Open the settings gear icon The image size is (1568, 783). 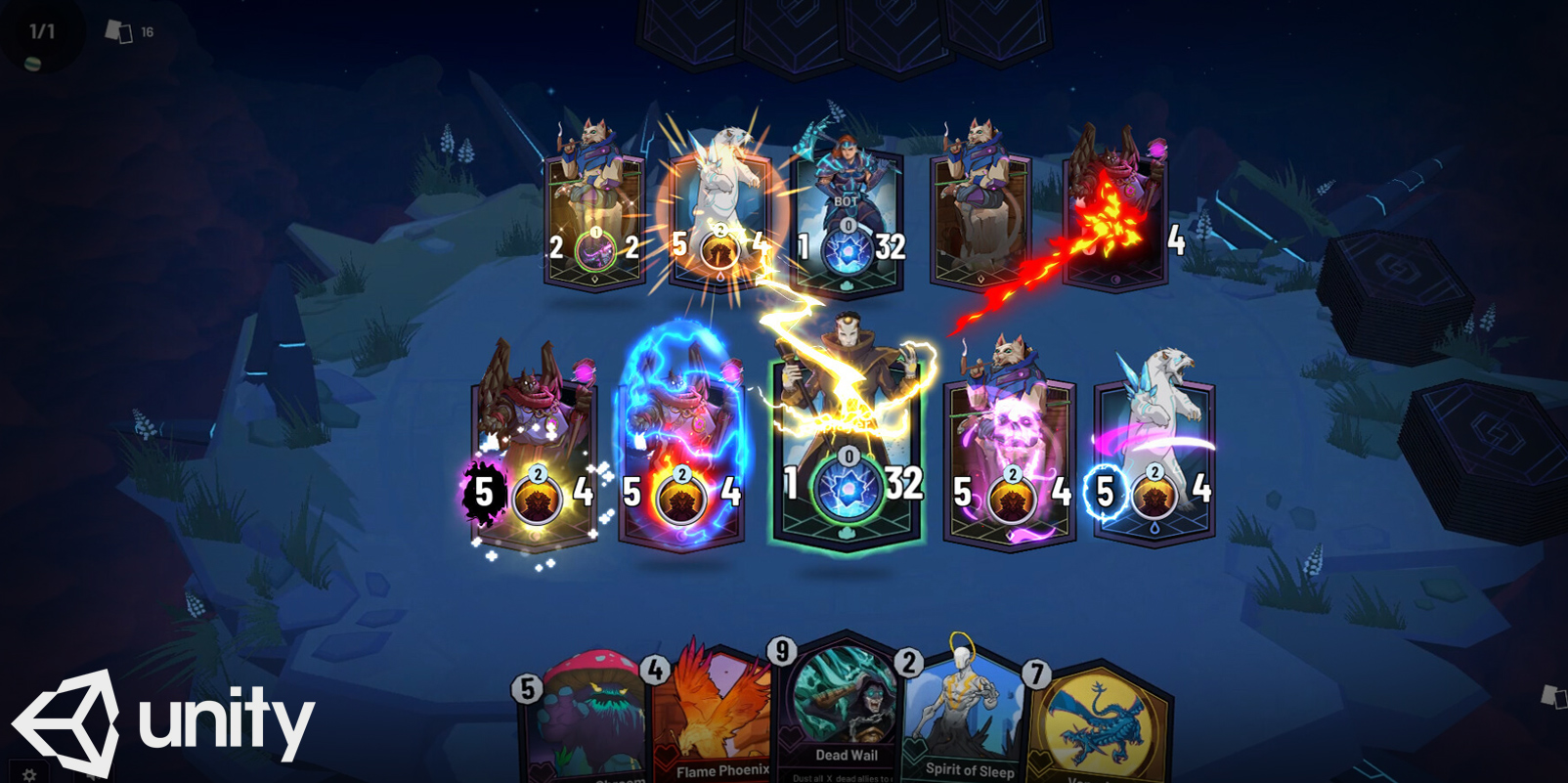point(29,774)
